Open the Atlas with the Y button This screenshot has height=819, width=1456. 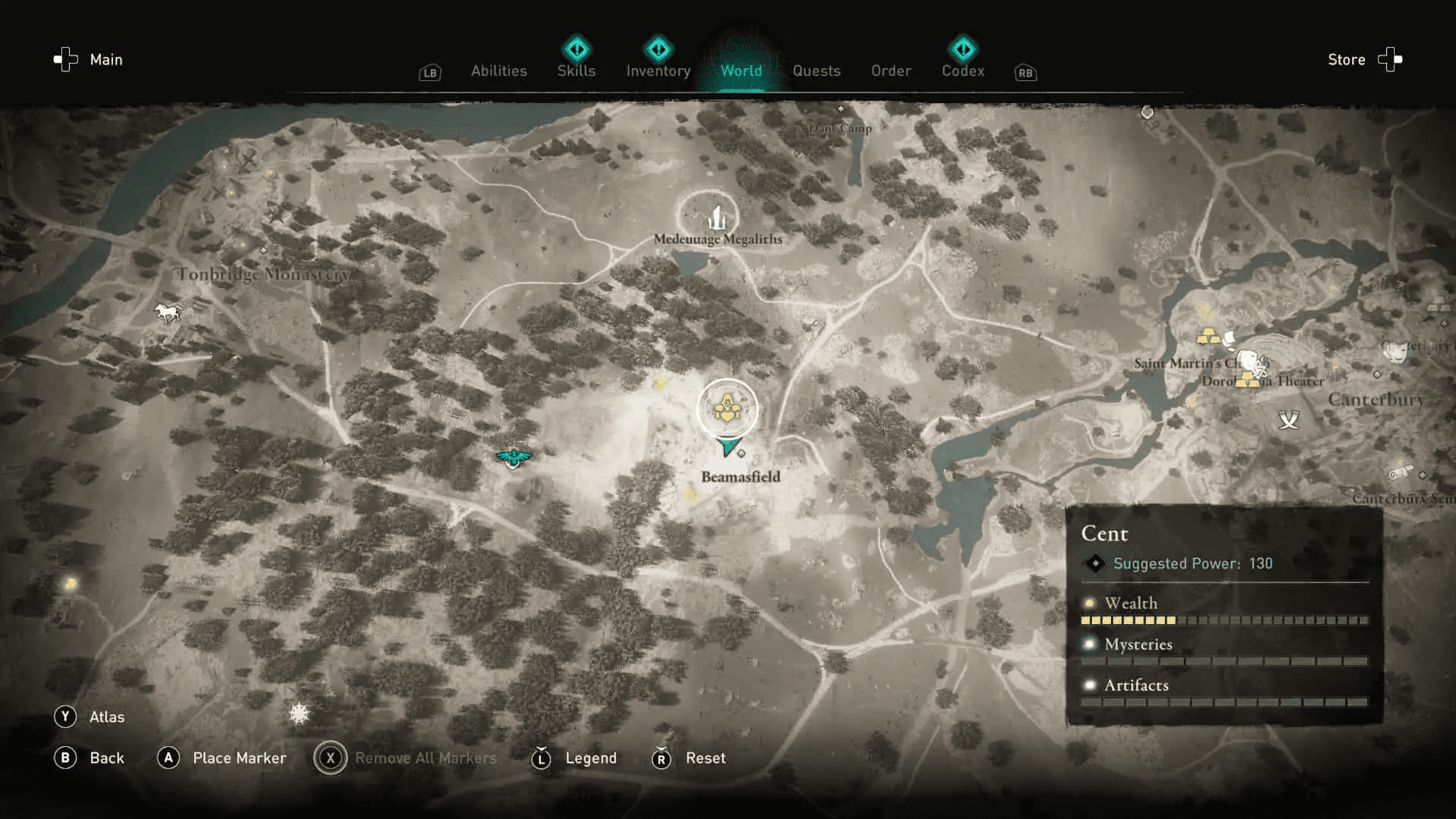(65, 716)
